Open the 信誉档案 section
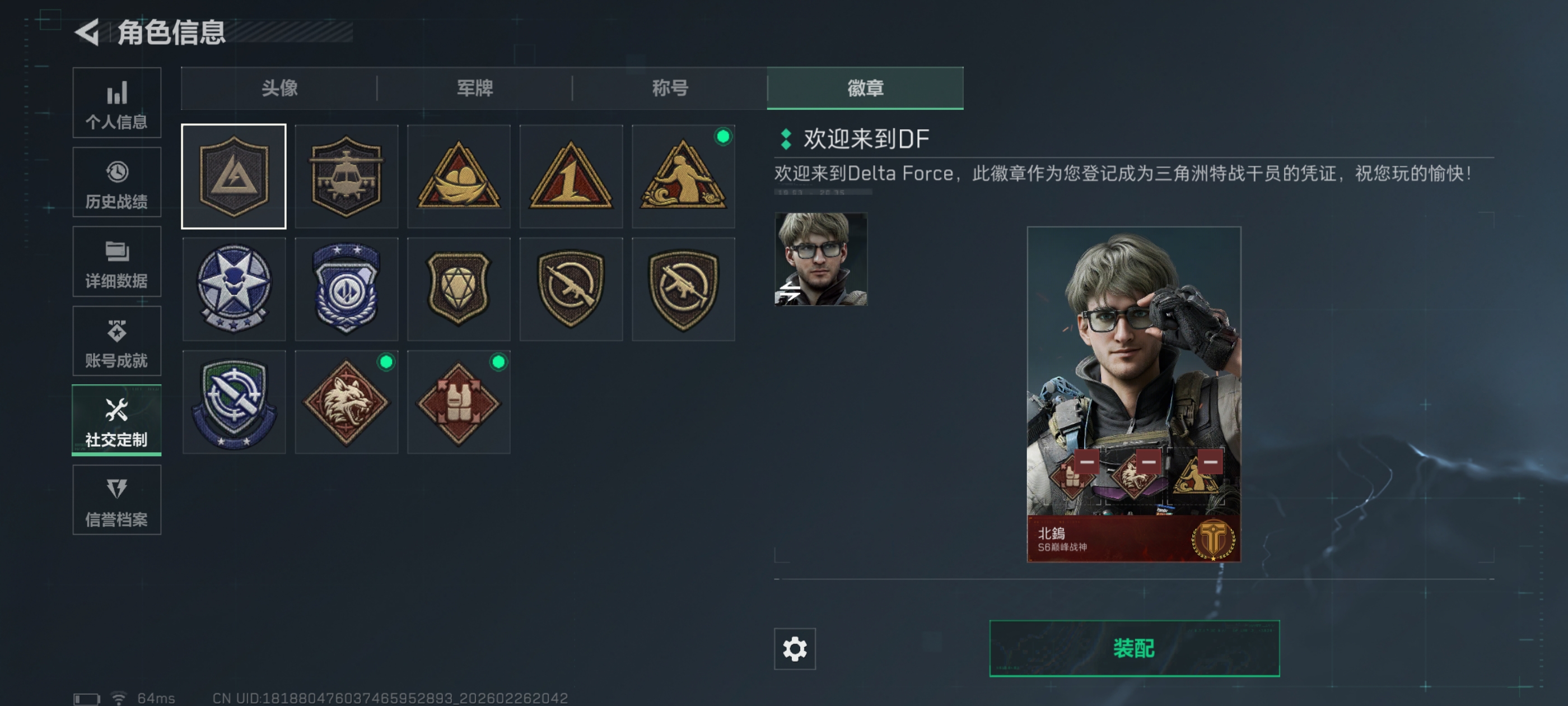 point(116,500)
